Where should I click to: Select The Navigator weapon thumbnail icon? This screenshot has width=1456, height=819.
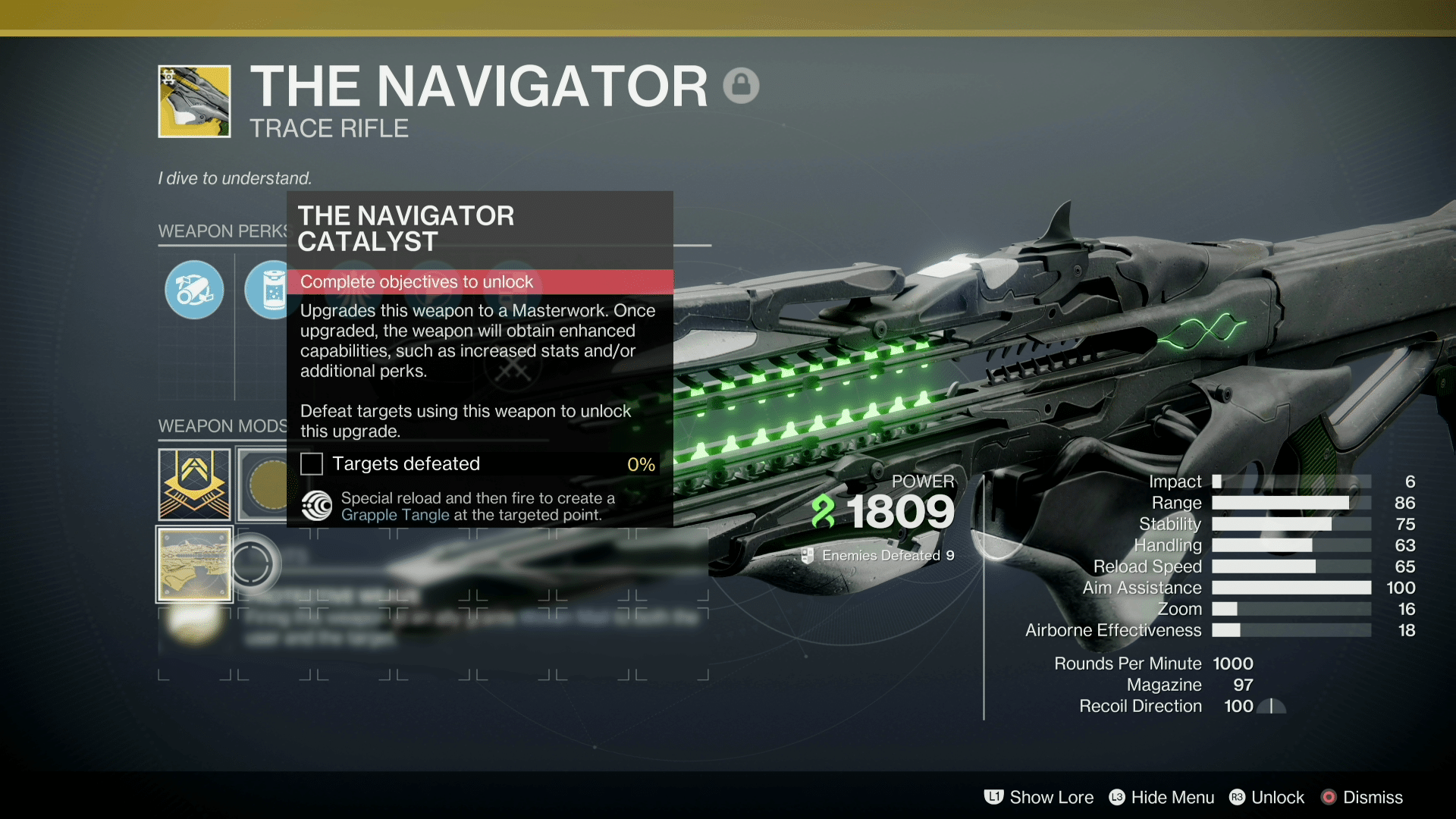[x=194, y=101]
